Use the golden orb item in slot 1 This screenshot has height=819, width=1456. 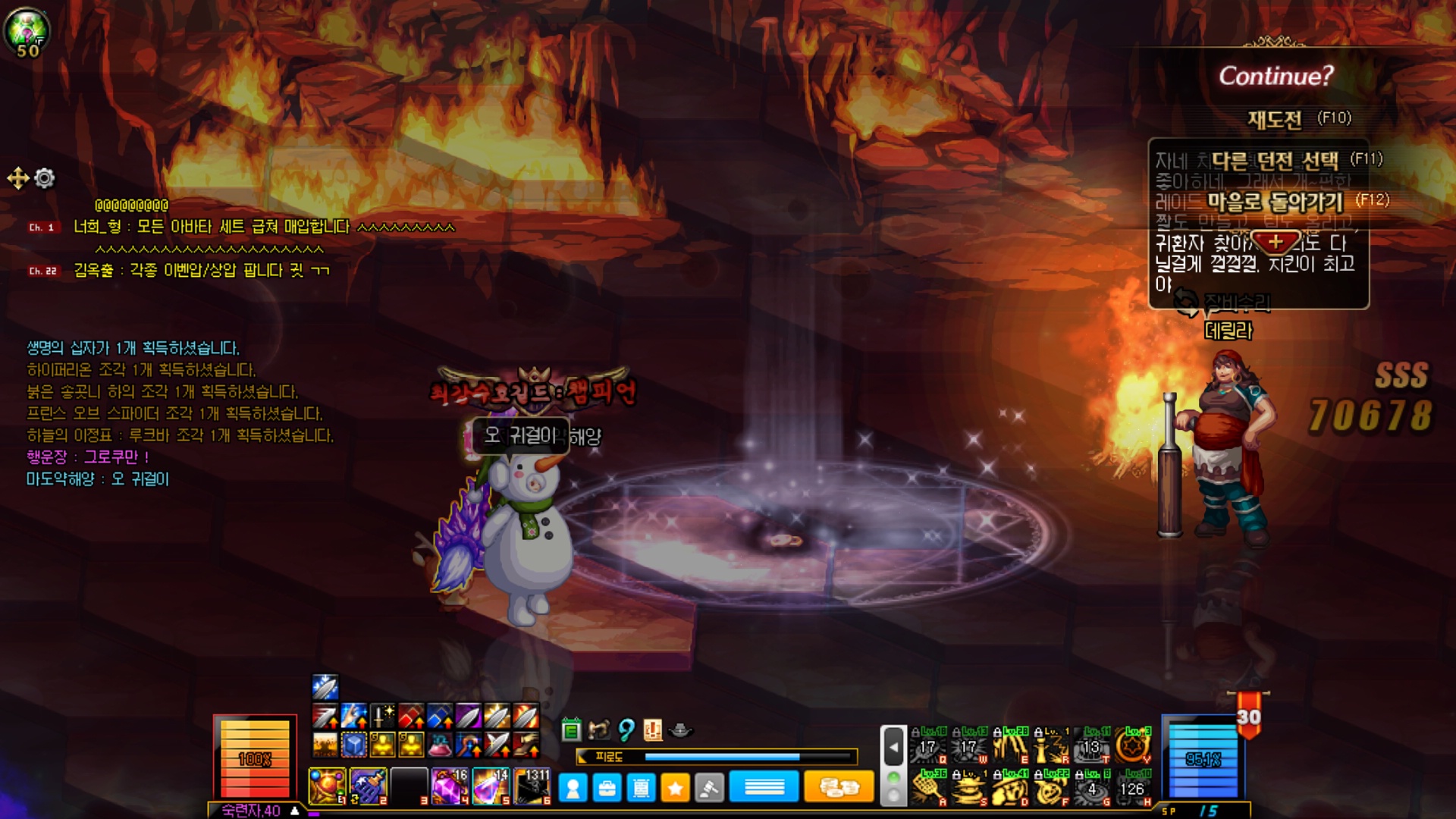pyautogui.click(x=327, y=786)
